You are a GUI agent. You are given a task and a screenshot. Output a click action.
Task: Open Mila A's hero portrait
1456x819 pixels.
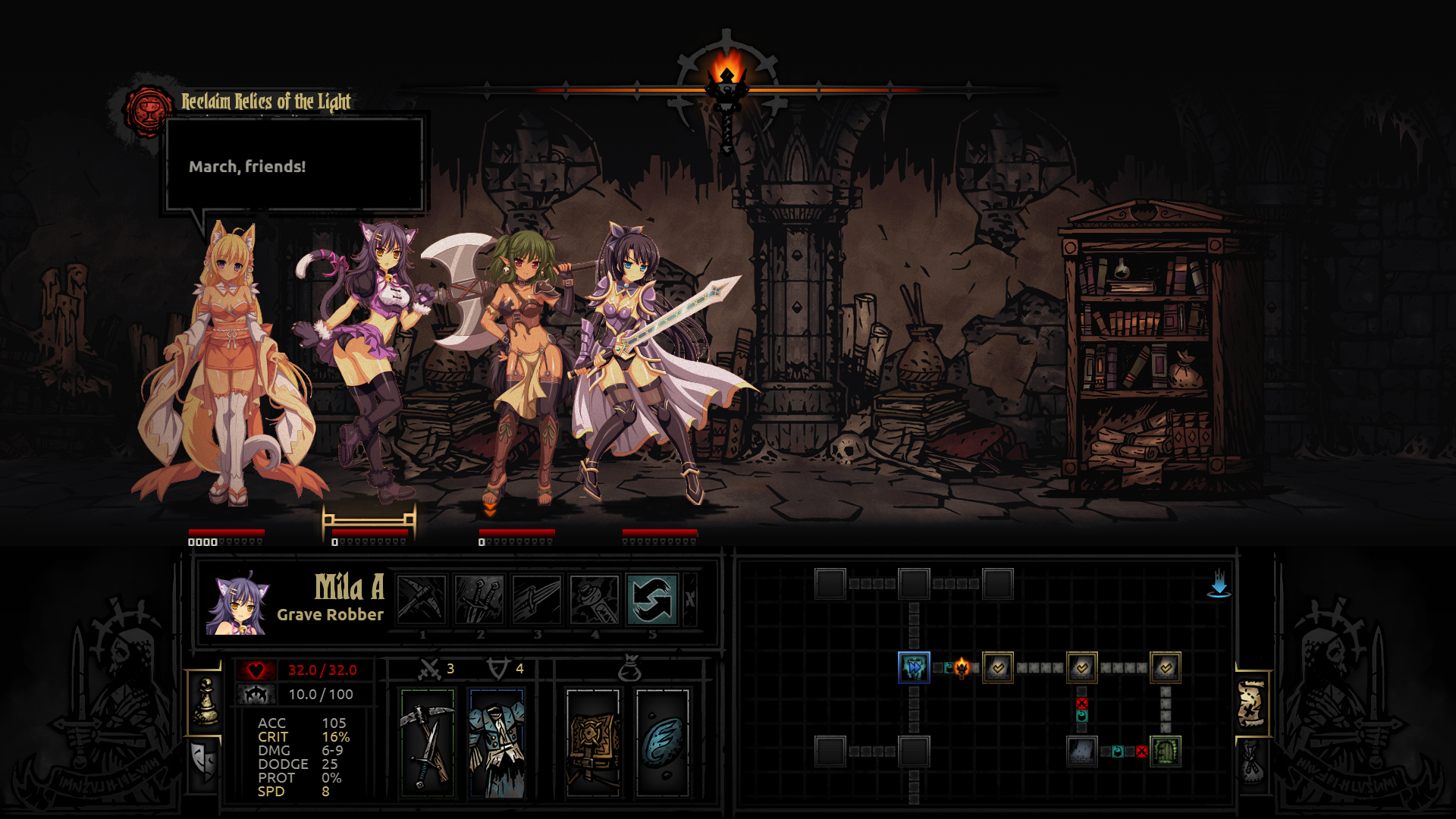(238, 604)
